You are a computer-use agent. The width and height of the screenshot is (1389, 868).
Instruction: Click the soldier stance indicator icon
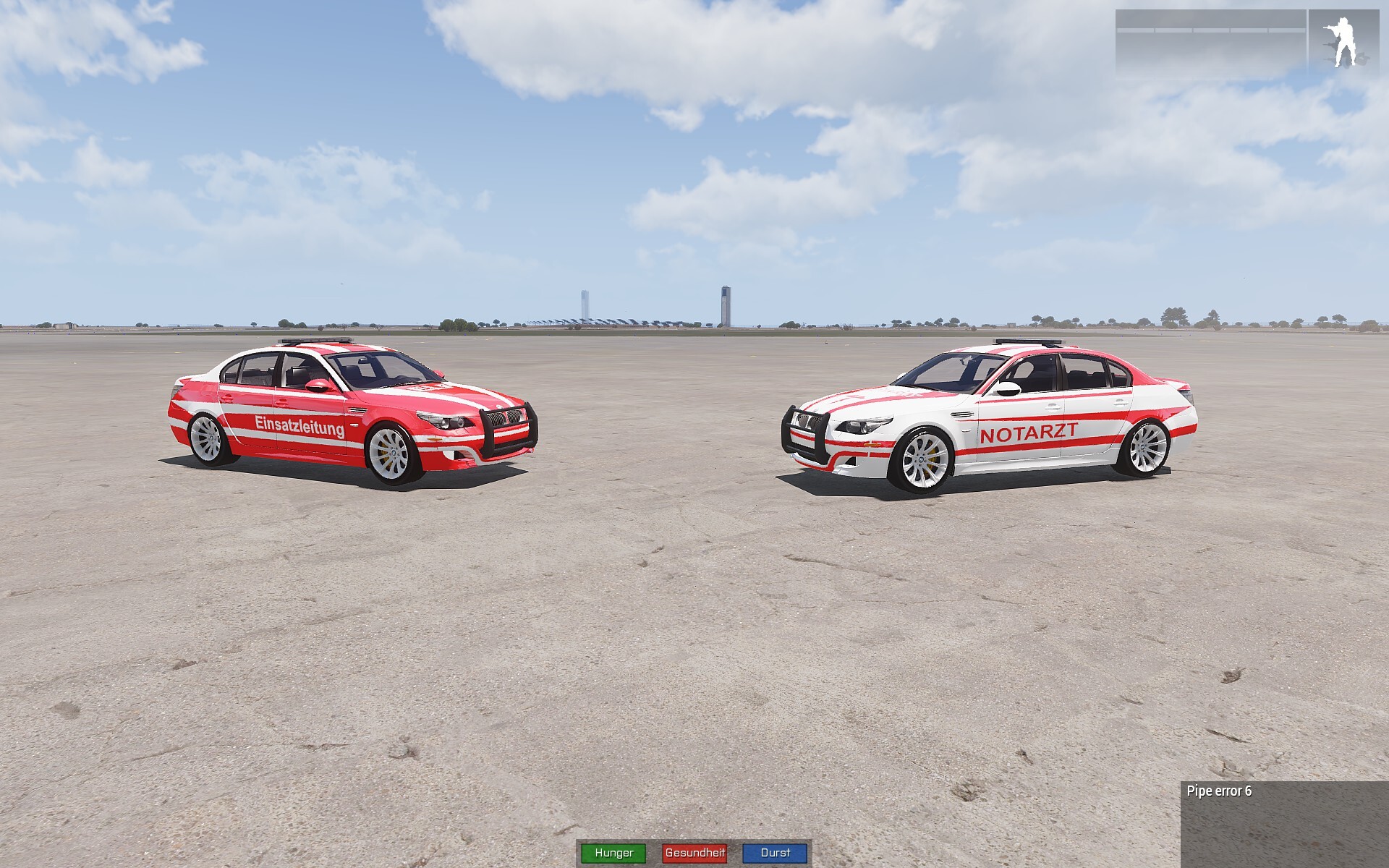pos(1344,42)
